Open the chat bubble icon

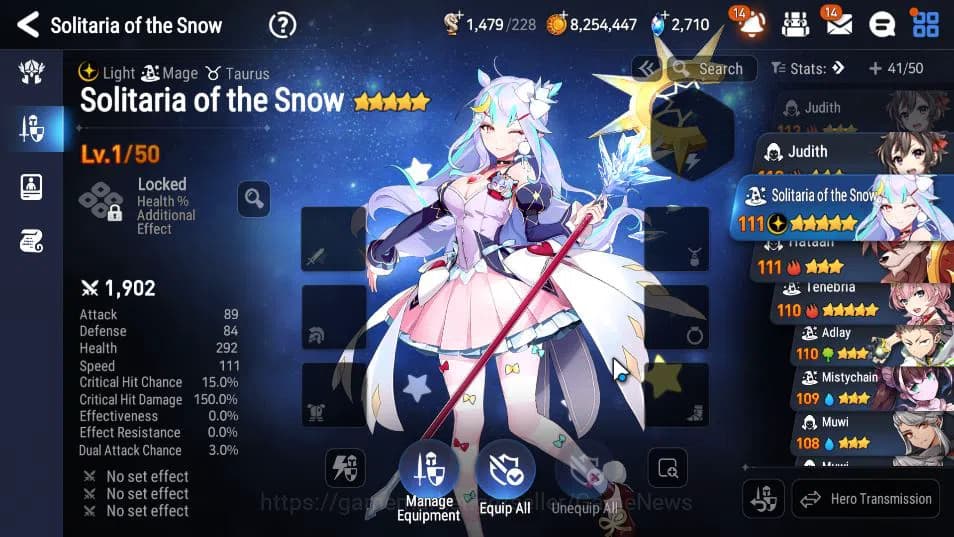coord(881,24)
